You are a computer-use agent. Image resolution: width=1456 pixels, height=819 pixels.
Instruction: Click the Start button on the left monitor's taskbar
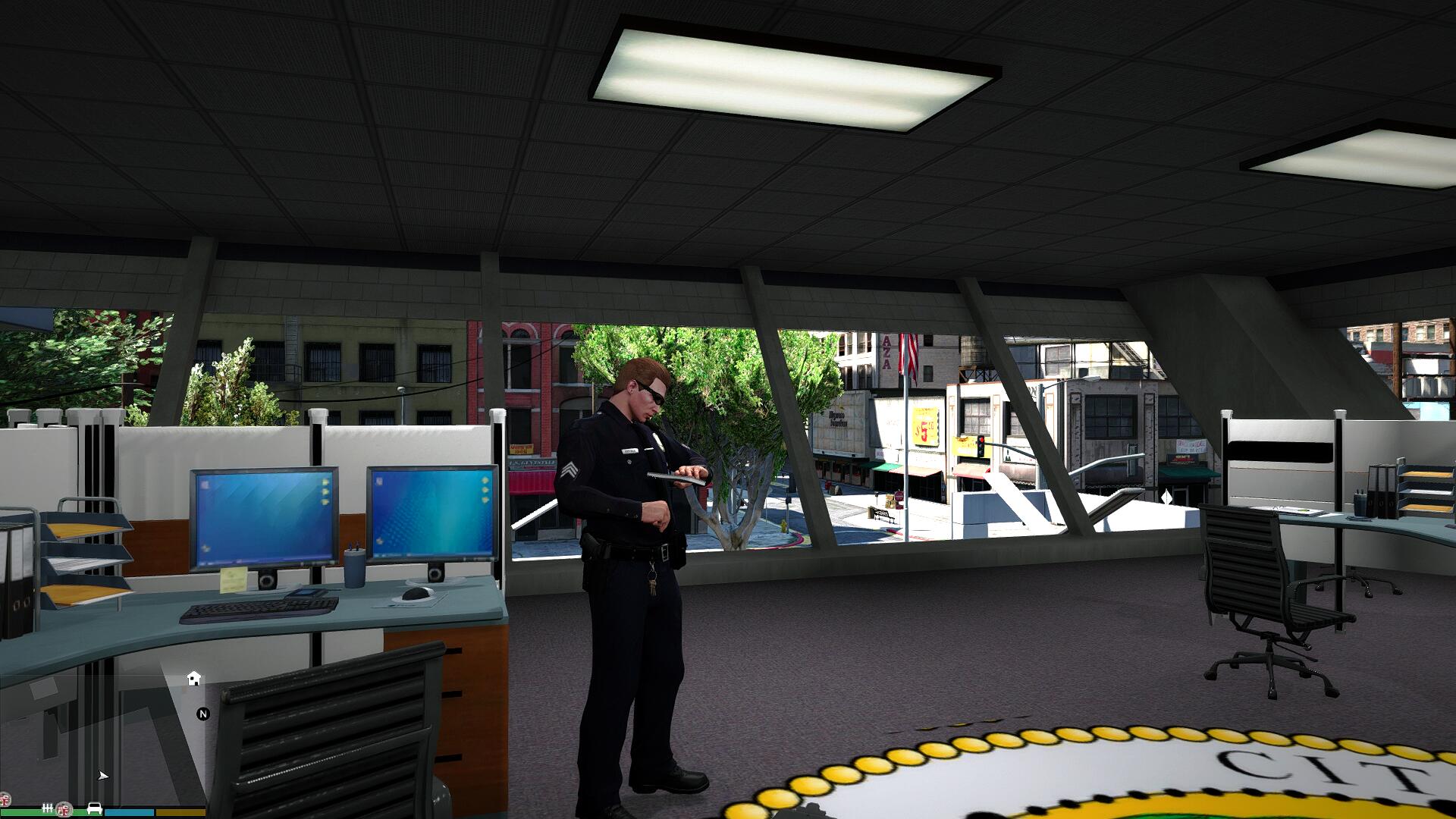(202, 562)
